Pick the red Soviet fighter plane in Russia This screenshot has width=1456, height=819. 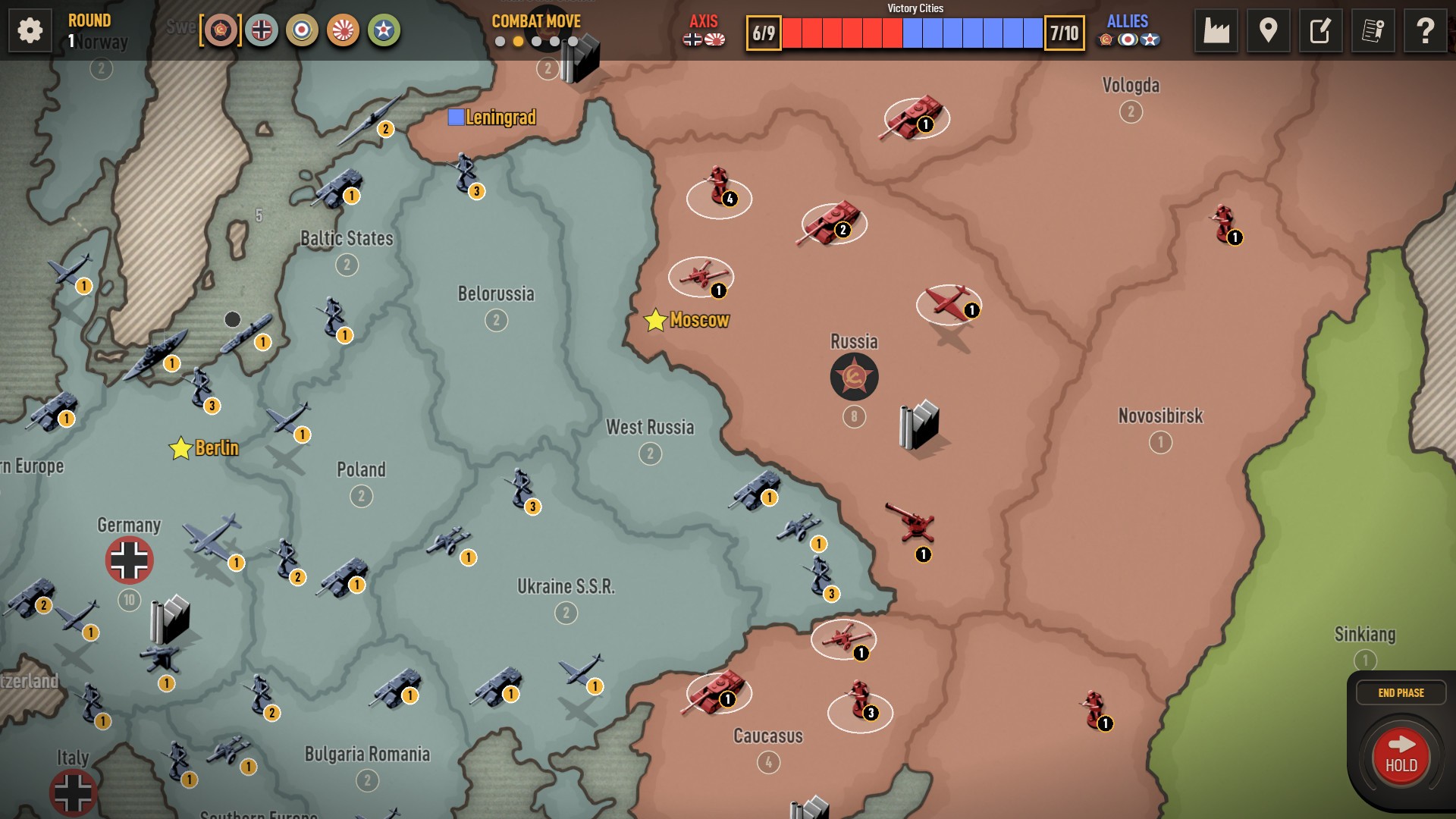click(x=948, y=302)
